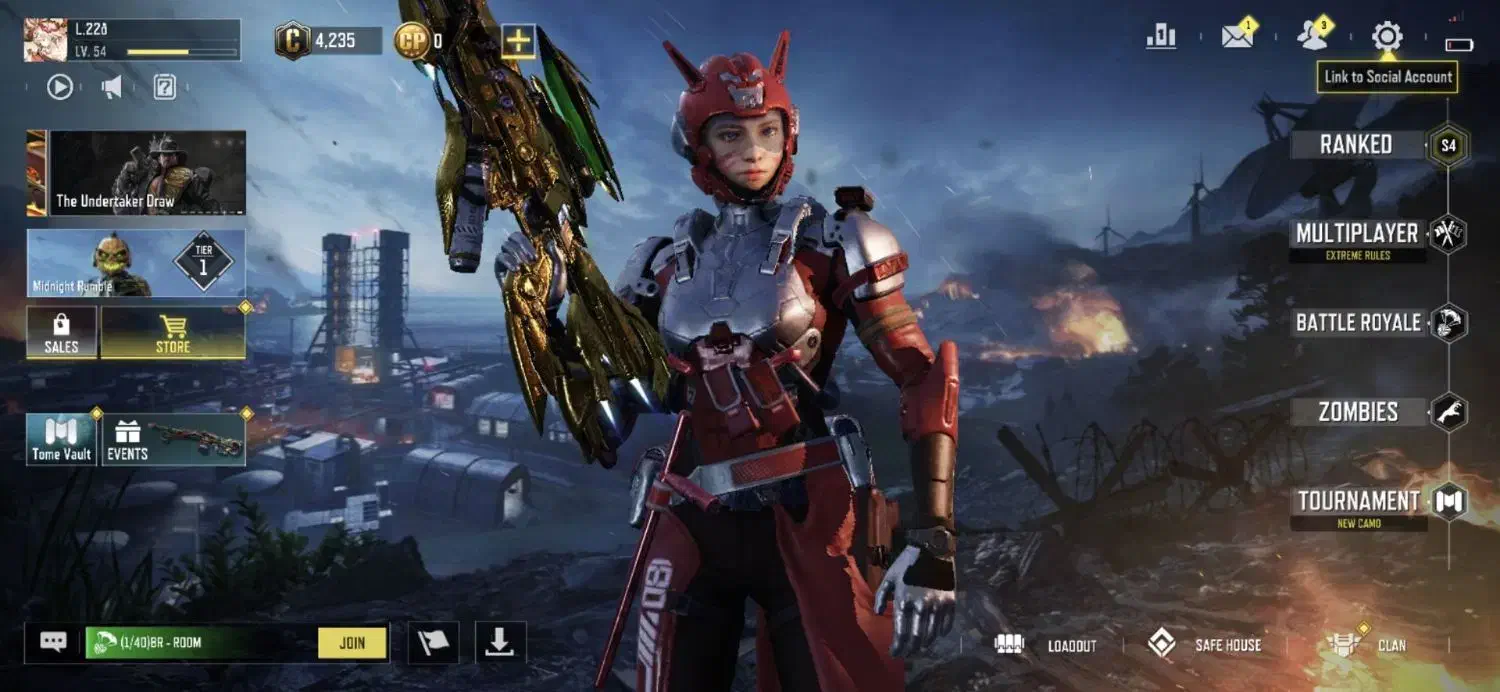
Task: Click the yellow plus to add CP
Action: (518, 41)
